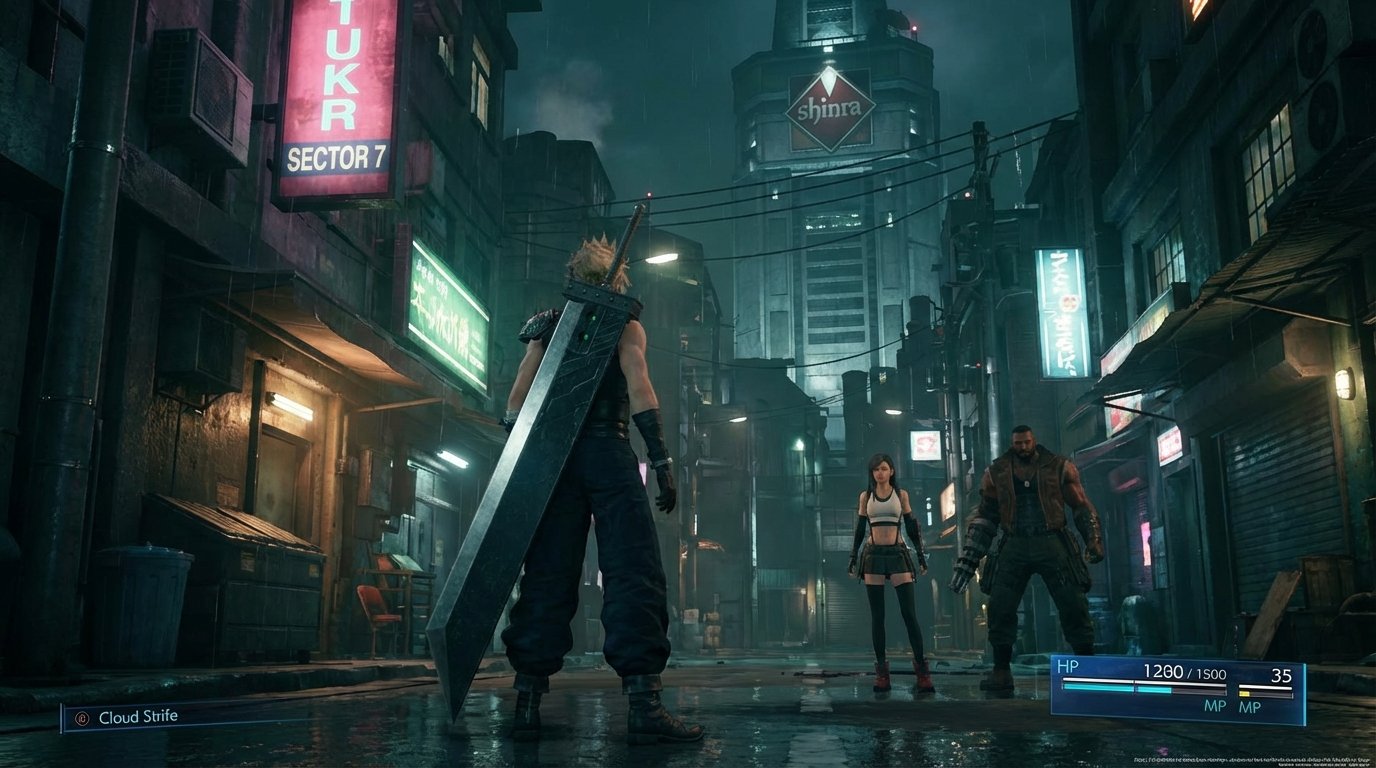Click the pink TUKR sign at top left
This screenshot has height=768, width=1376.
(337, 60)
